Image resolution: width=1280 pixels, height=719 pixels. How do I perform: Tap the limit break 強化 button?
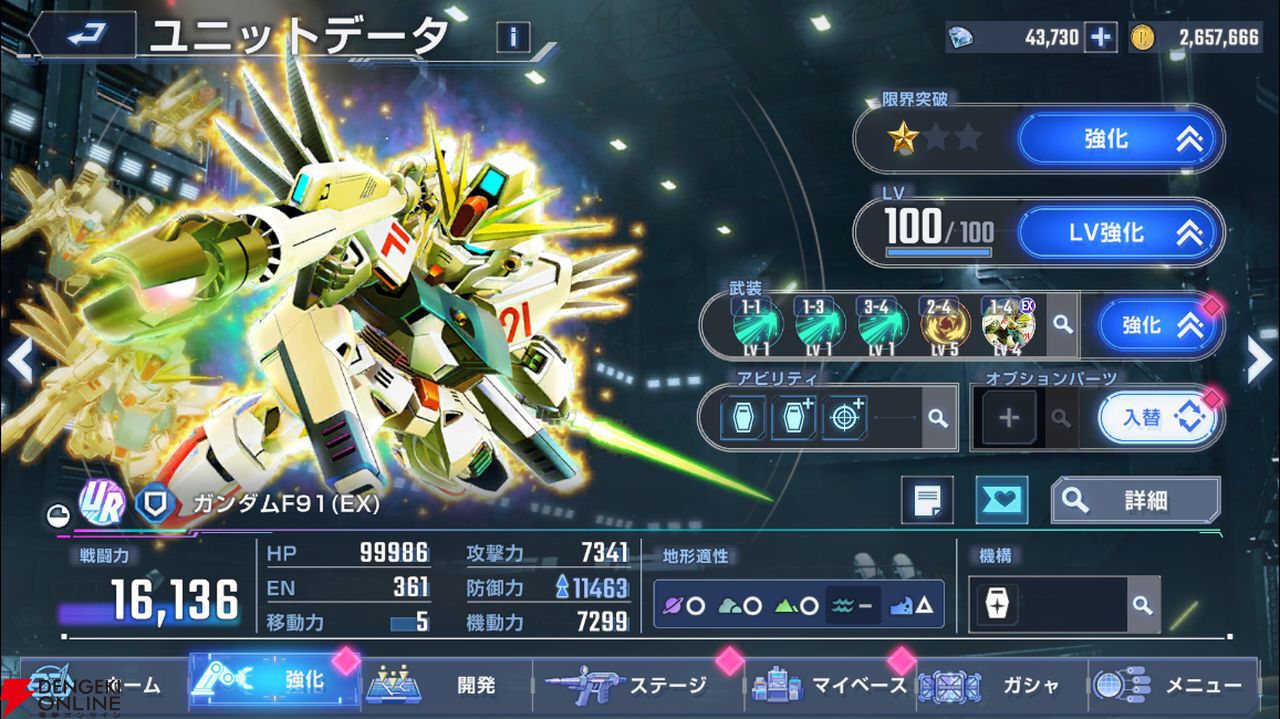pos(1120,139)
